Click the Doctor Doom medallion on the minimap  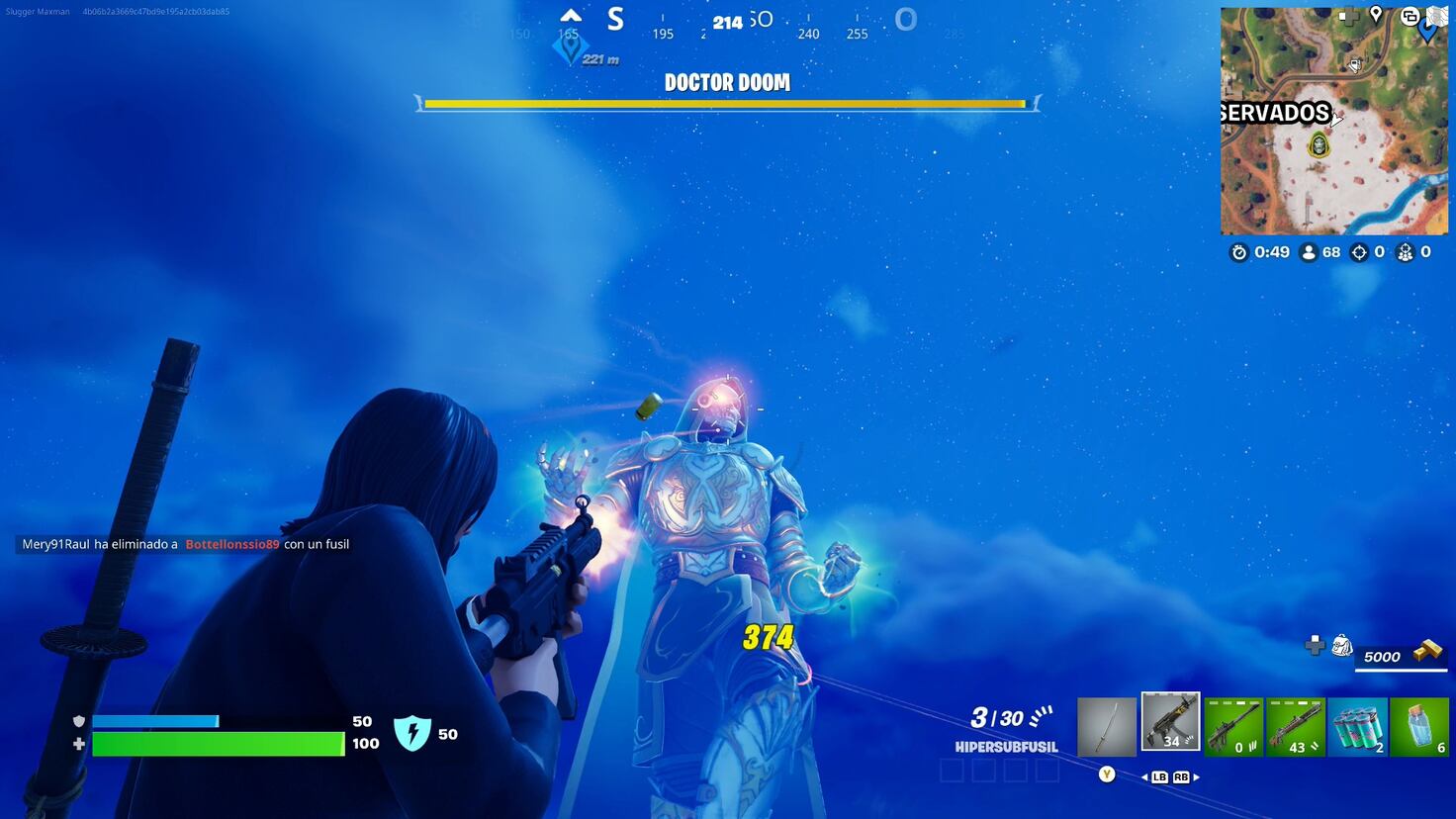coord(1319,146)
